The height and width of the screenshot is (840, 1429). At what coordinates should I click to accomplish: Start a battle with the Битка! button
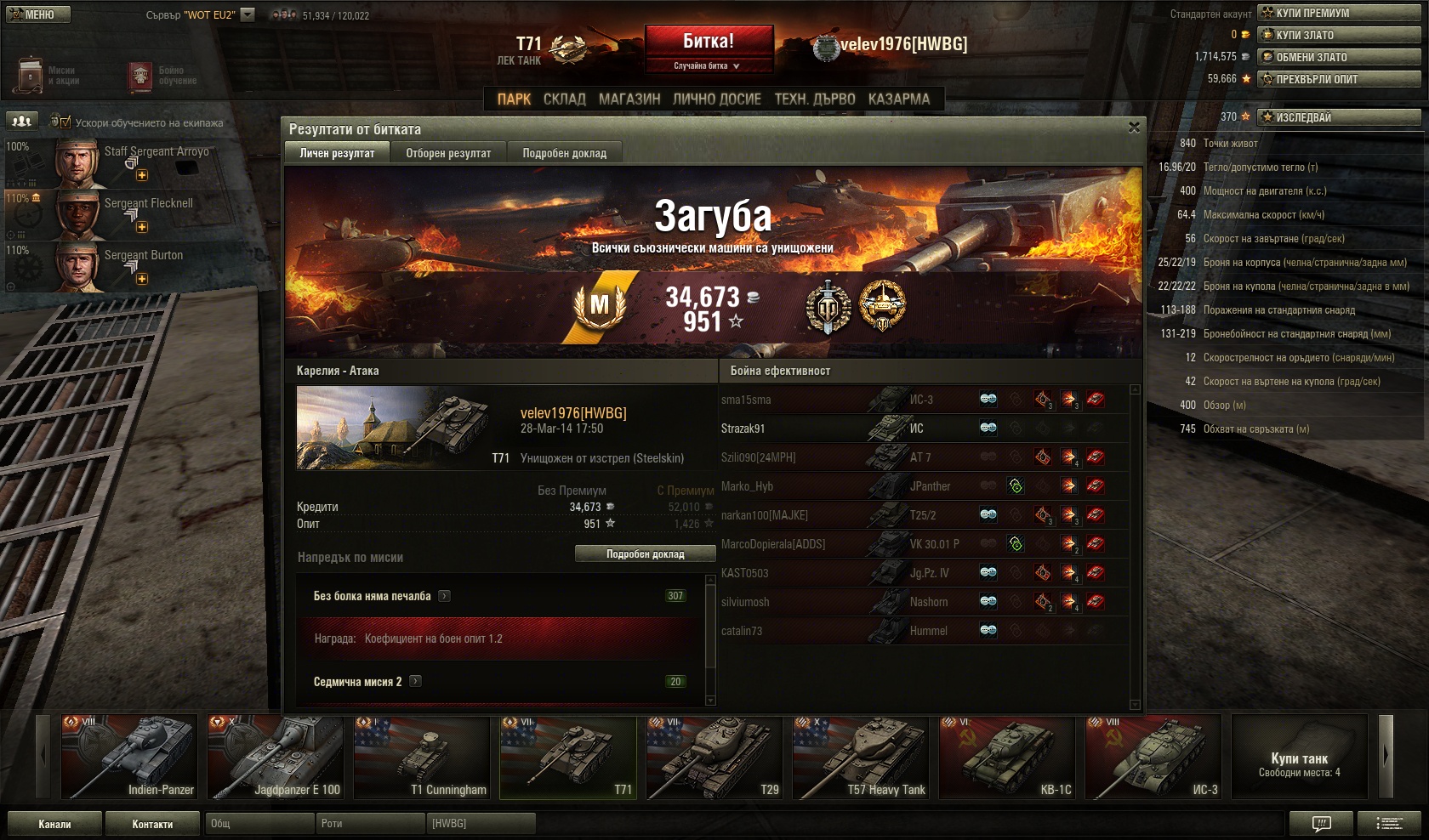[709, 42]
